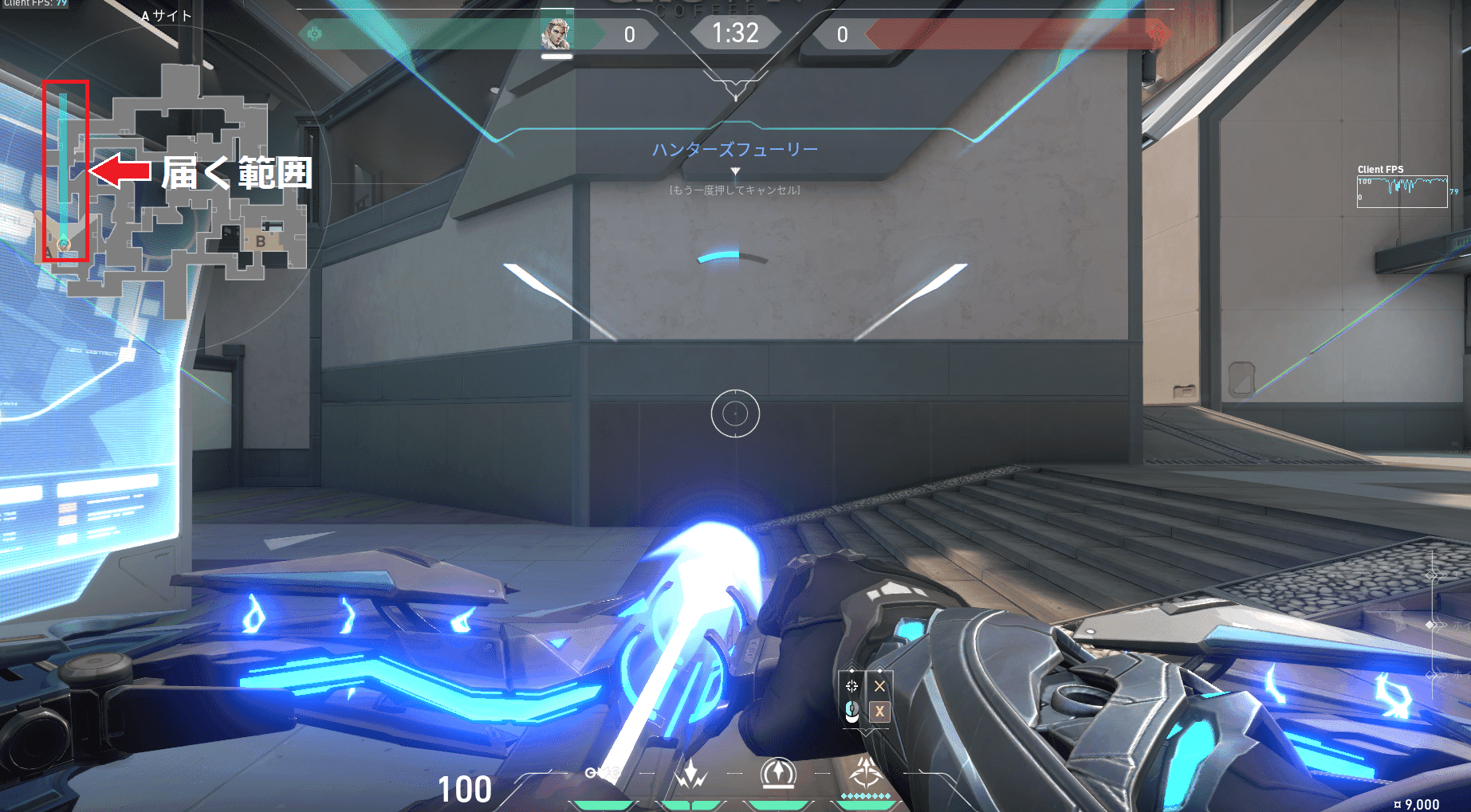Click the B site marker on minimap
This screenshot has height=812, width=1471.
click(261, 241)
